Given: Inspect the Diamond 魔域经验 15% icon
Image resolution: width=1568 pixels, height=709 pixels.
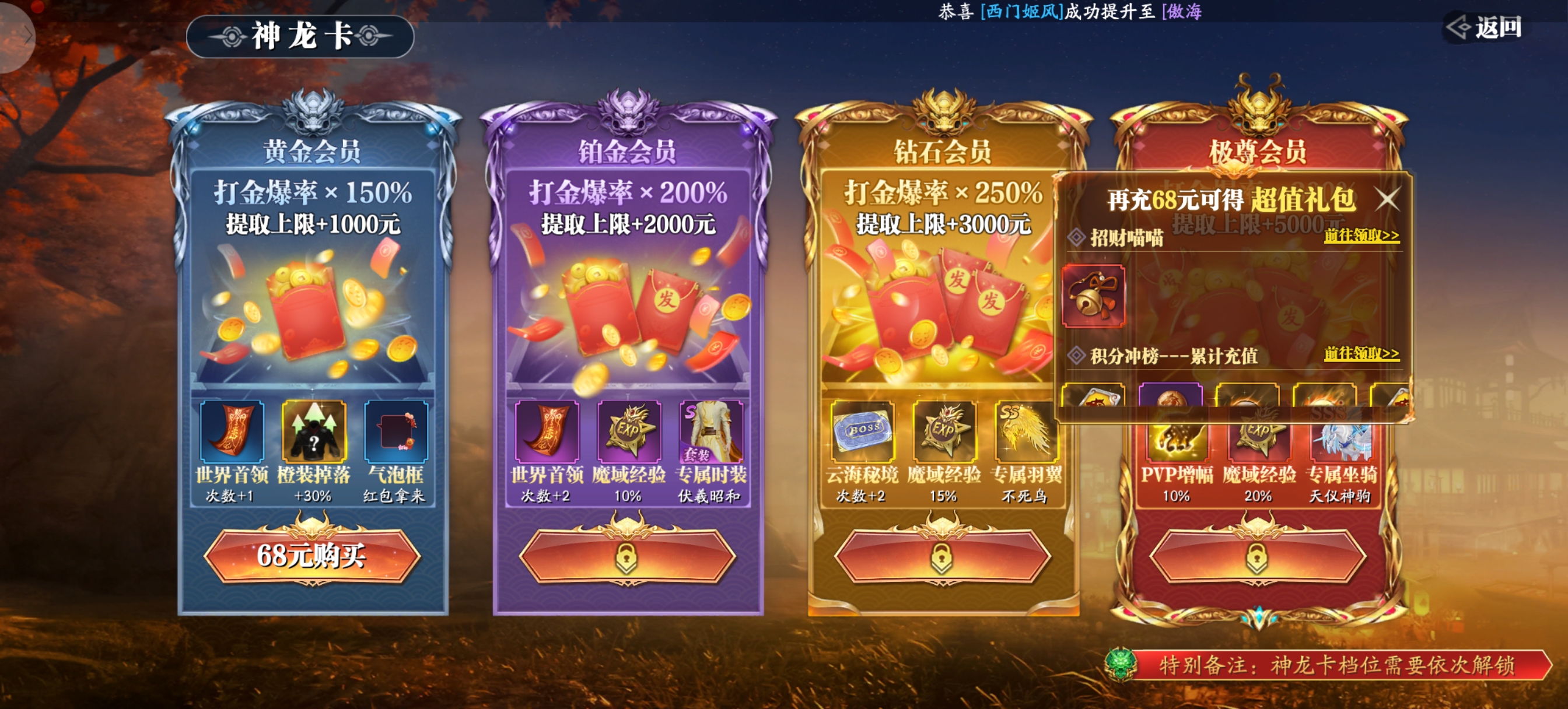Looking at the screenshot, I should click(944, 431).
